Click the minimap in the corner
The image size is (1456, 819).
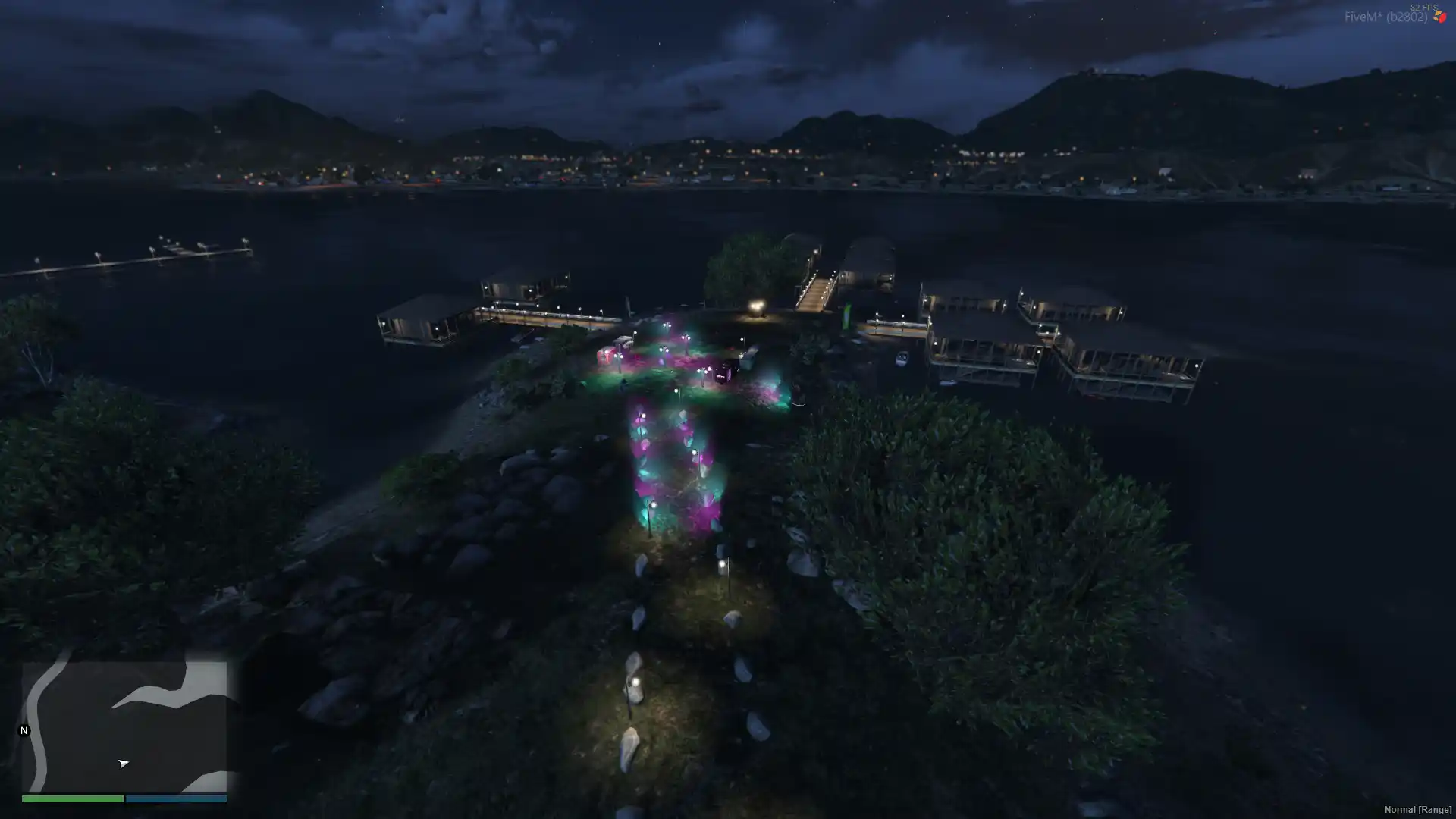coord(124,726)
